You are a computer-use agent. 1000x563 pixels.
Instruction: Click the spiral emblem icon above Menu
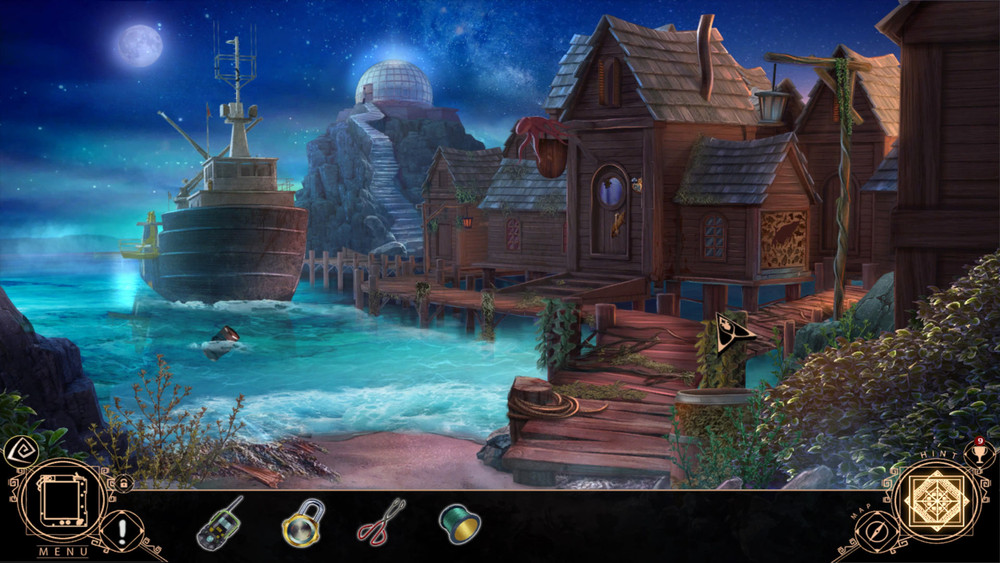20,452
